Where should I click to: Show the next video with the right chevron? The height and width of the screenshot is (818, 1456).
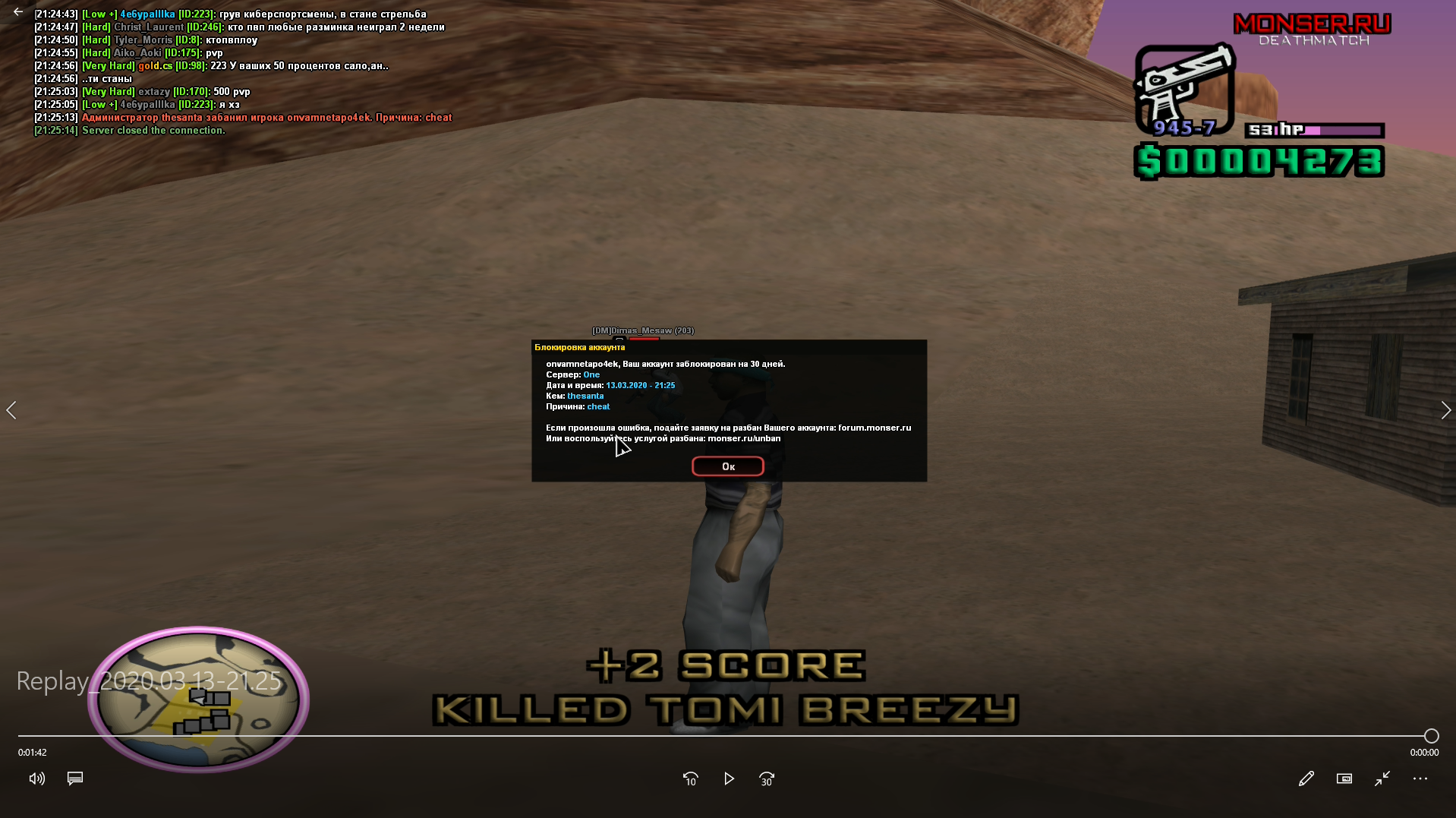tap(1446, 409)
